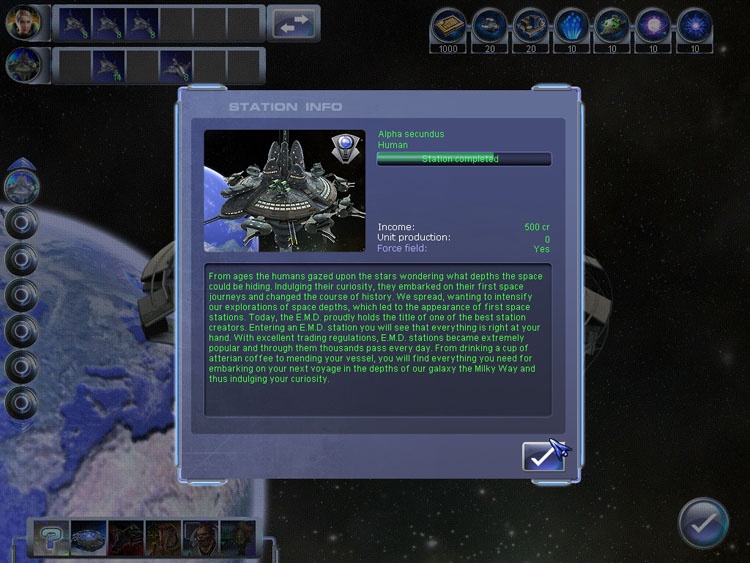Confirm and close the Station Info dialog

(543, 456)
